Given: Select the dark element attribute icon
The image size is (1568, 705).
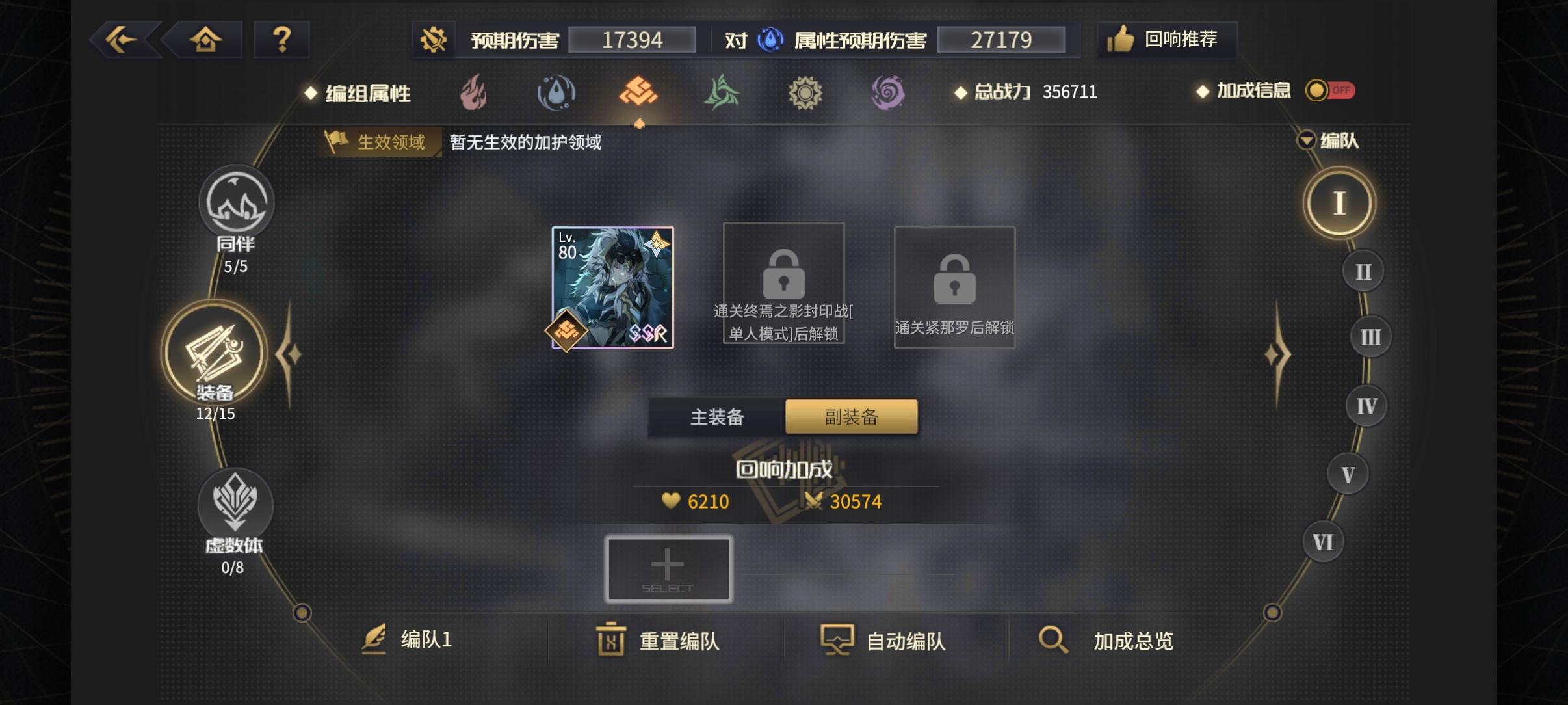Looking at the screenshot, I should 889,93.
